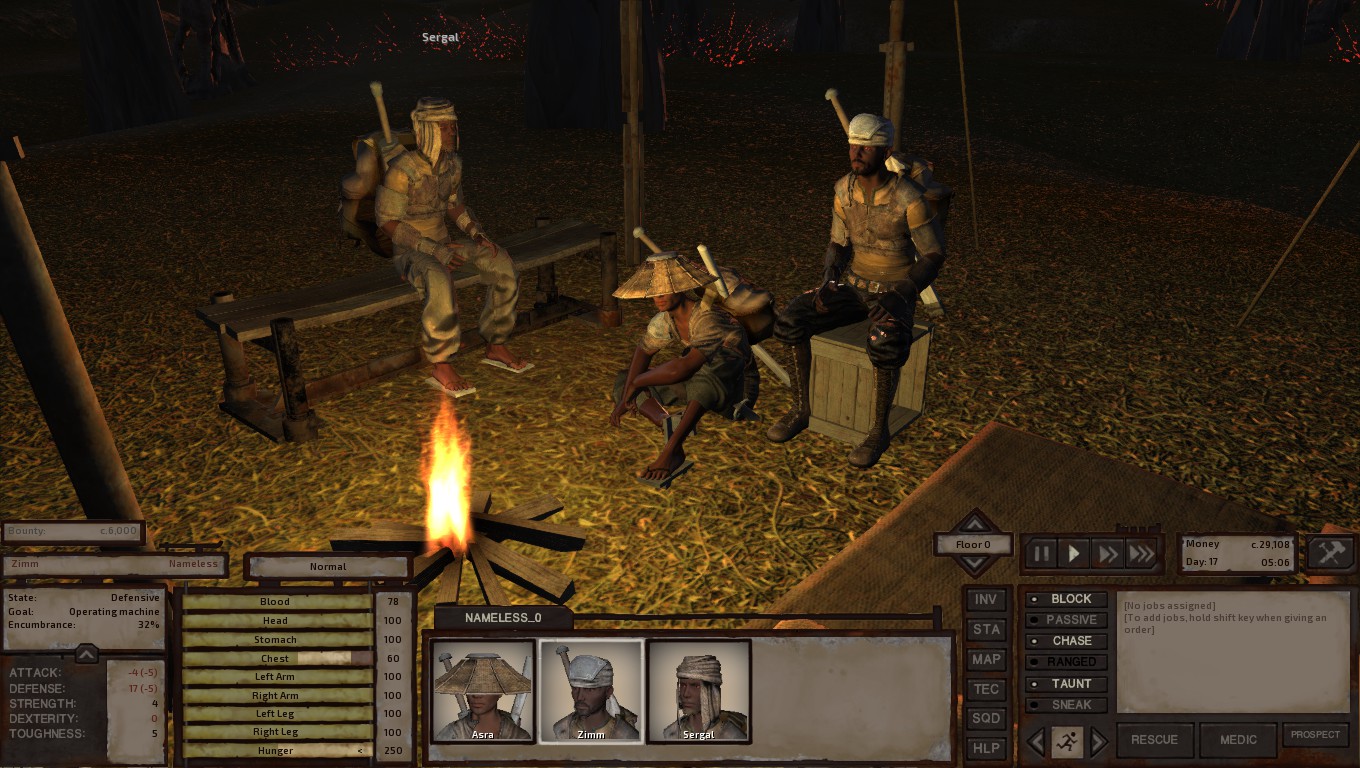Enable SNEAK mode

coord(1067,705)
